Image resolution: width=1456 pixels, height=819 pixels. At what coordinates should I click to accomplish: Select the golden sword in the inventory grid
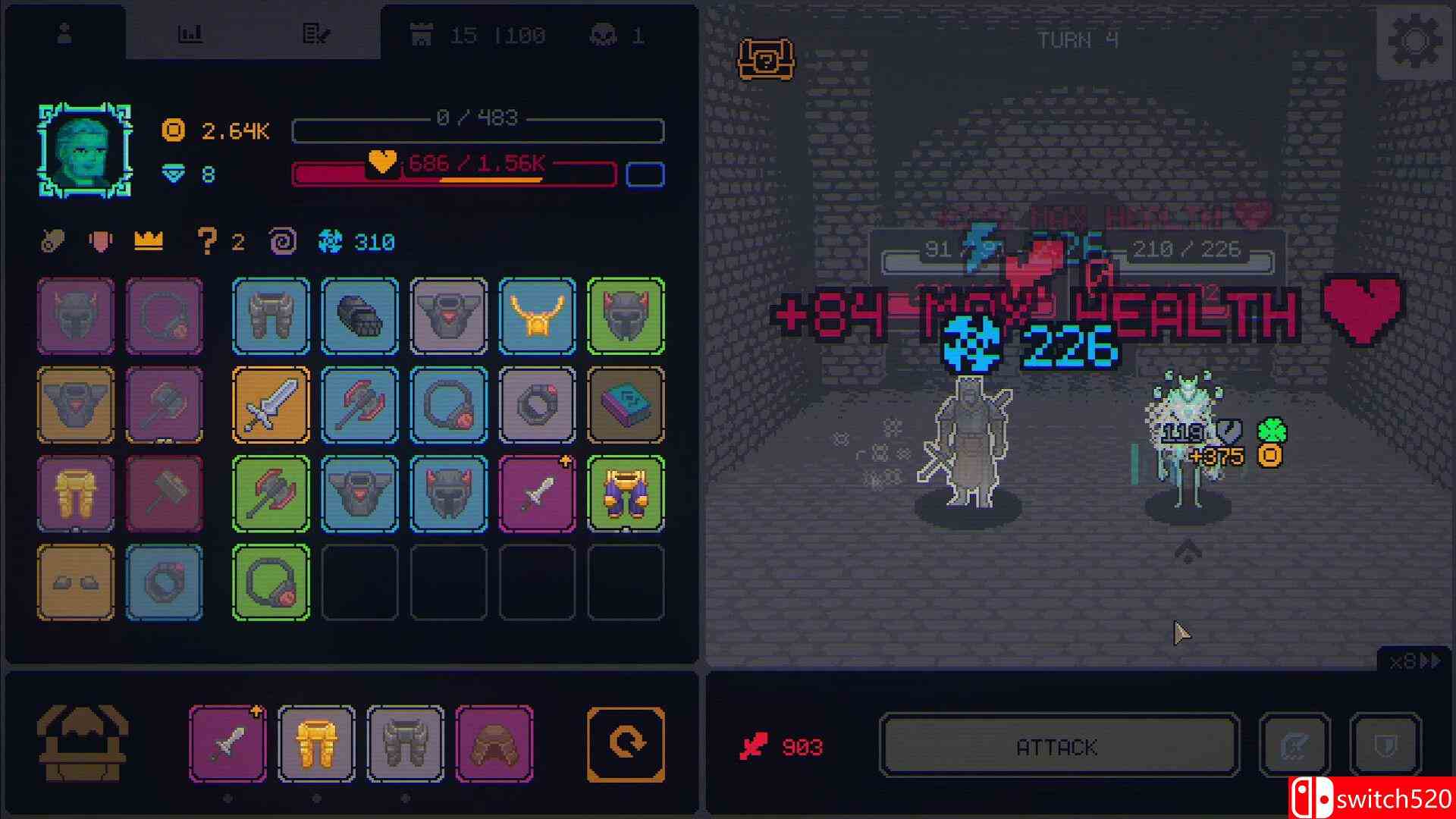point(271,405)
